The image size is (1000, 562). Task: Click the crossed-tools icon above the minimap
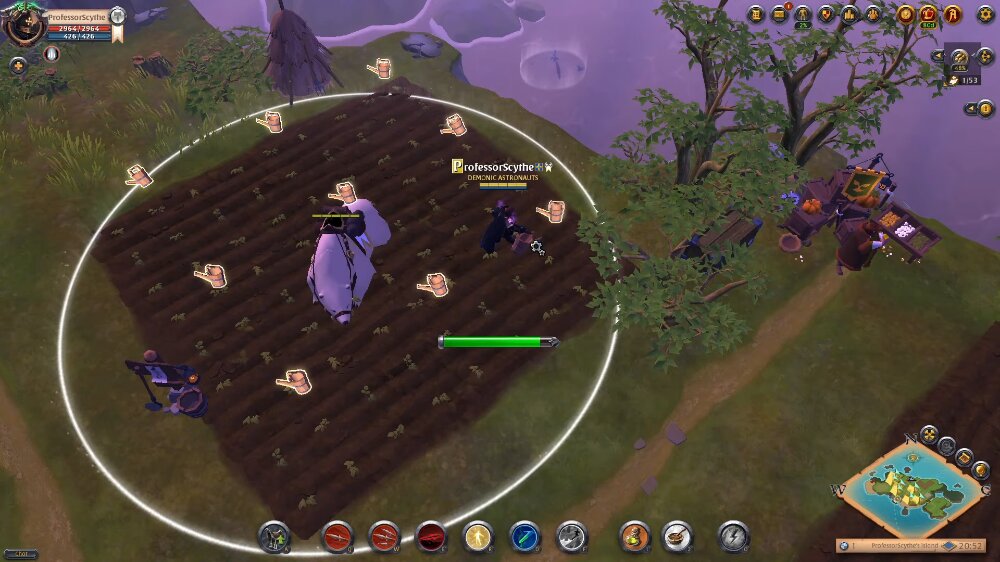pyautogui.click(x=929, y=434)
